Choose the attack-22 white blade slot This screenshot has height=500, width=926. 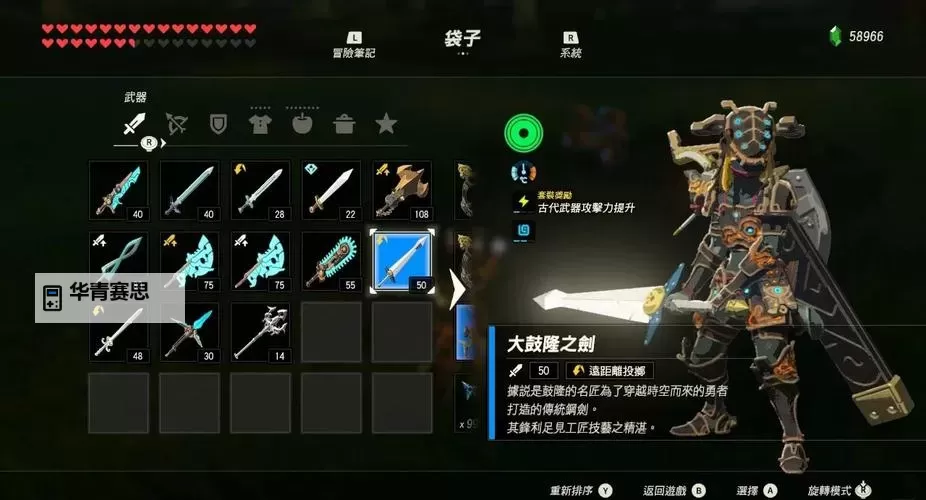tap(331, 190)
